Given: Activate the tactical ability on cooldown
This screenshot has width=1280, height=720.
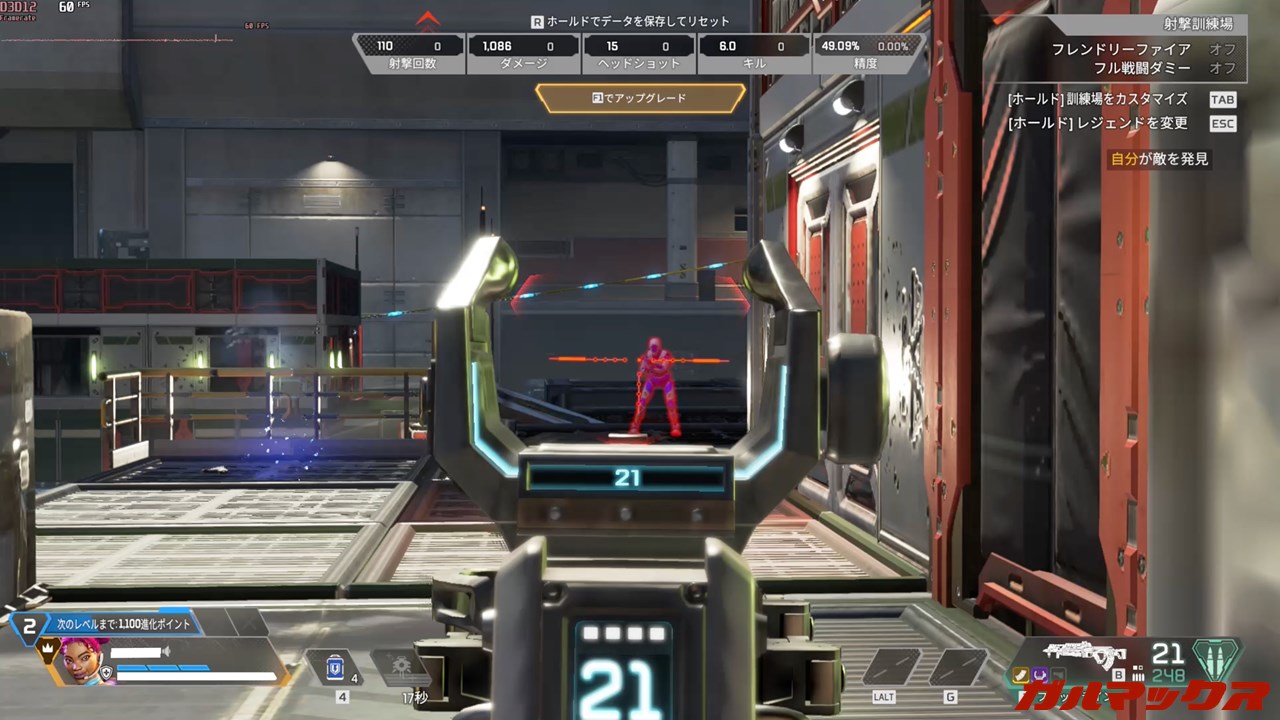Looking at the screenshot, I should (399, 668).
